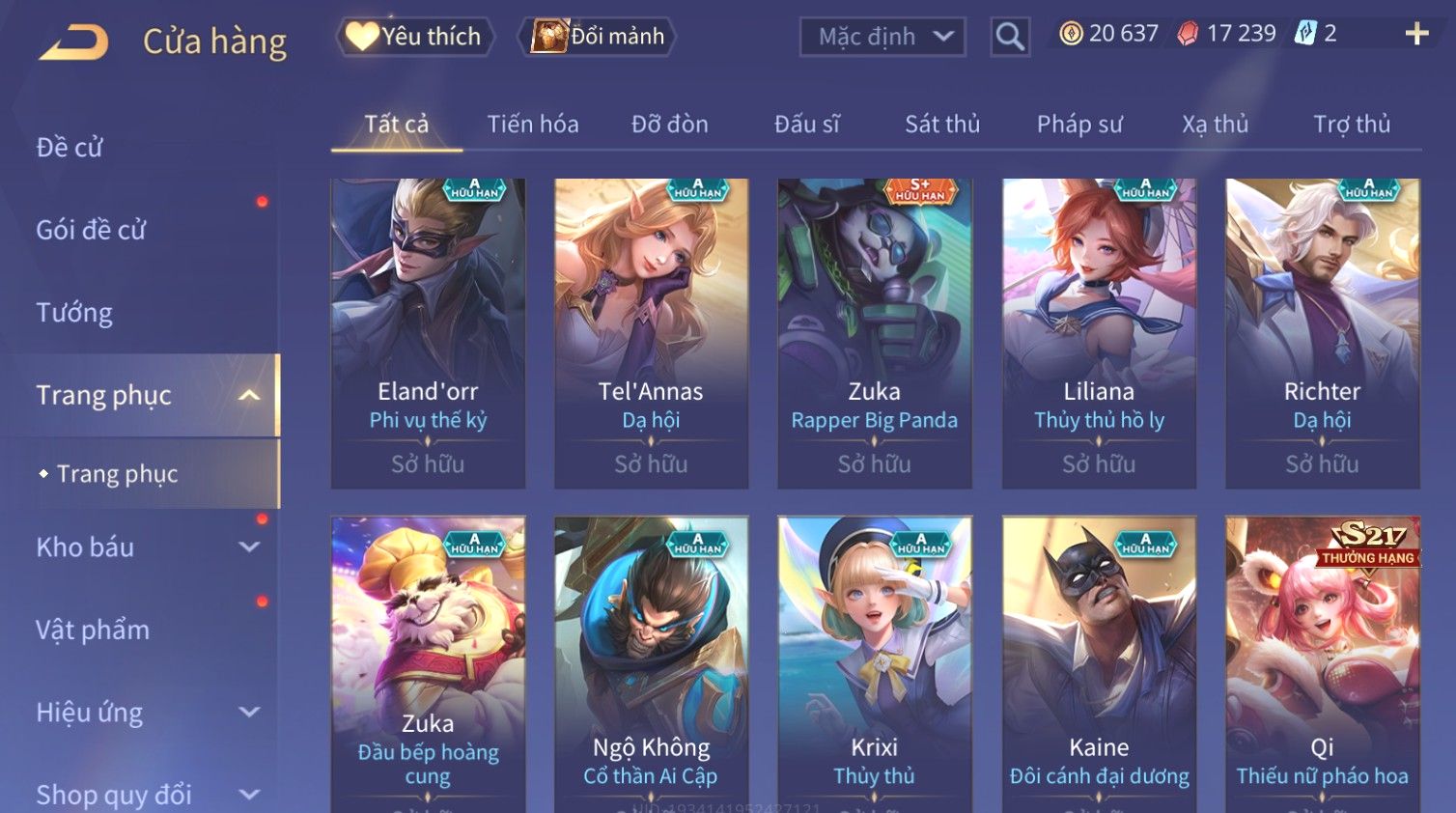Open the Đề cử menu entry

70,148
